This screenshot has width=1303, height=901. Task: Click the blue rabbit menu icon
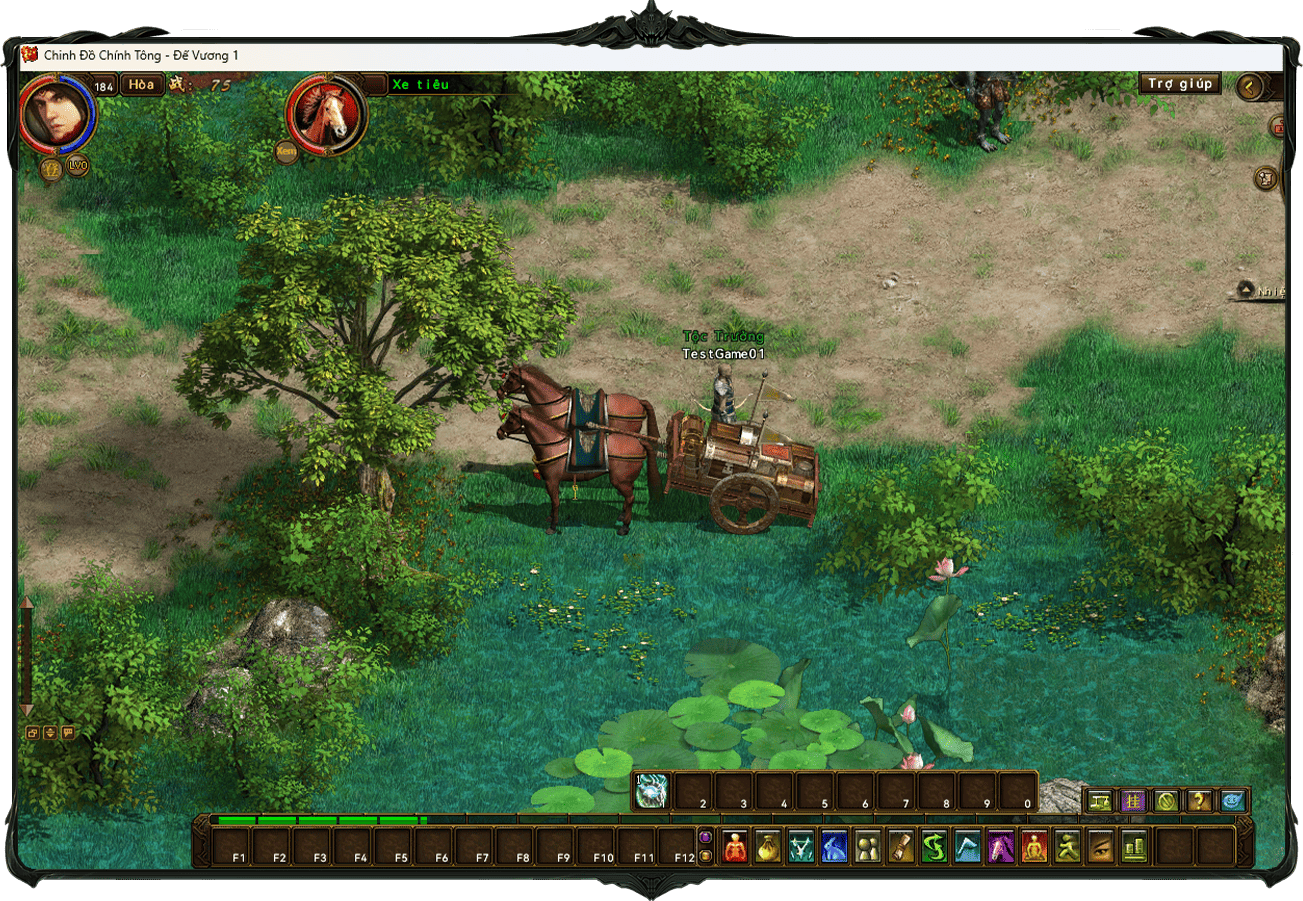(834, 846)
